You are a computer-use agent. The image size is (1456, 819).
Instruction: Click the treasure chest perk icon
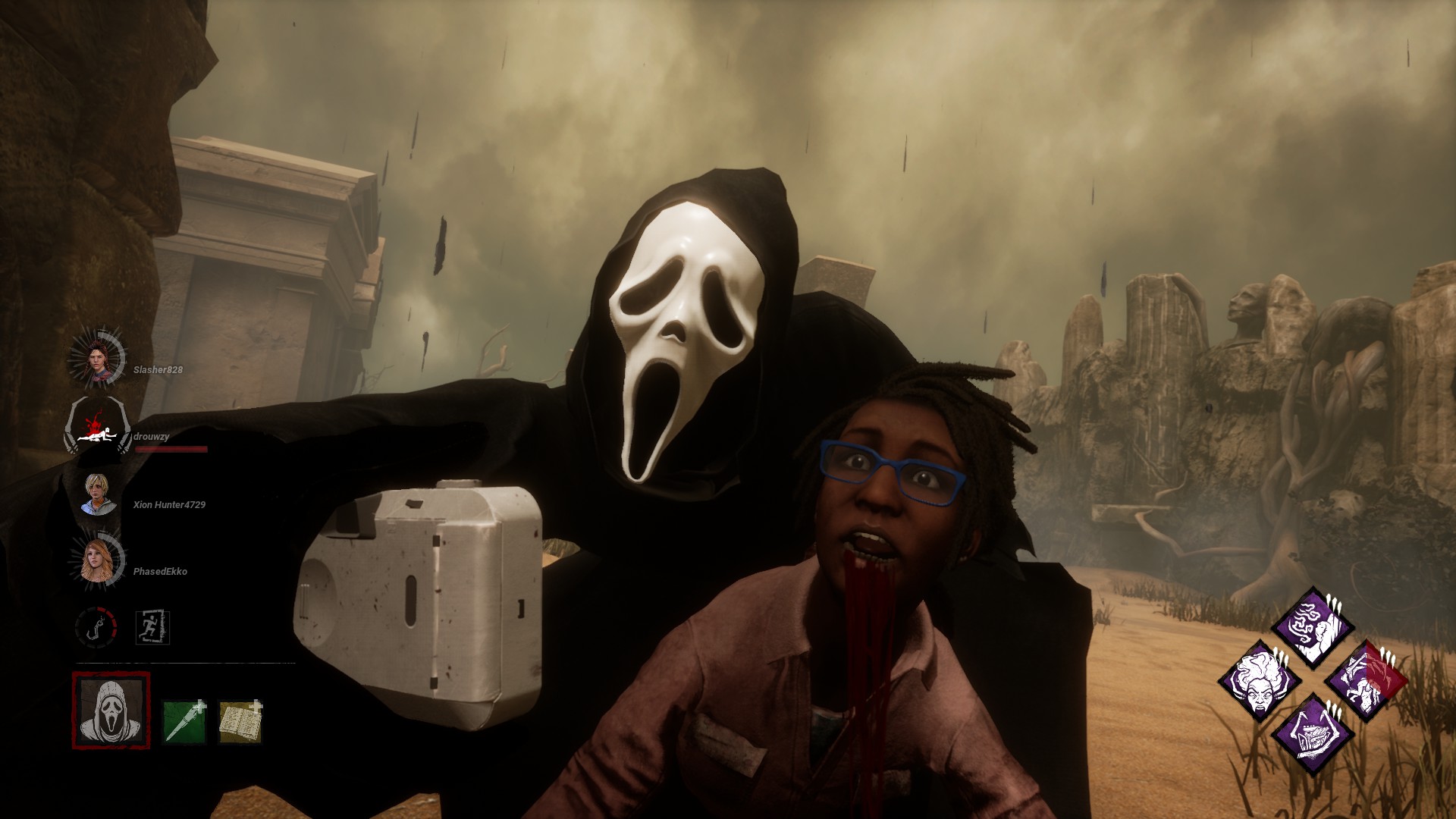[1312, 733]
